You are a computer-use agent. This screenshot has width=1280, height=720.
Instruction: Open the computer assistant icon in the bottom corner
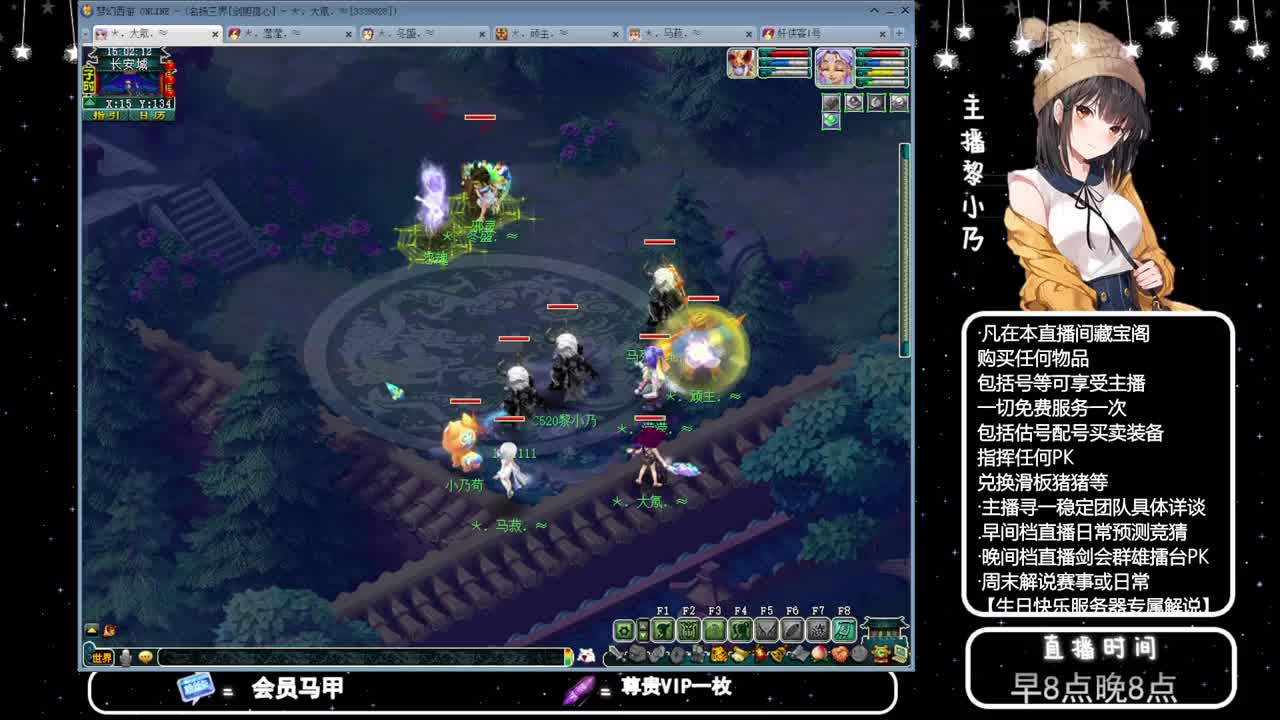tap(901, 653)
